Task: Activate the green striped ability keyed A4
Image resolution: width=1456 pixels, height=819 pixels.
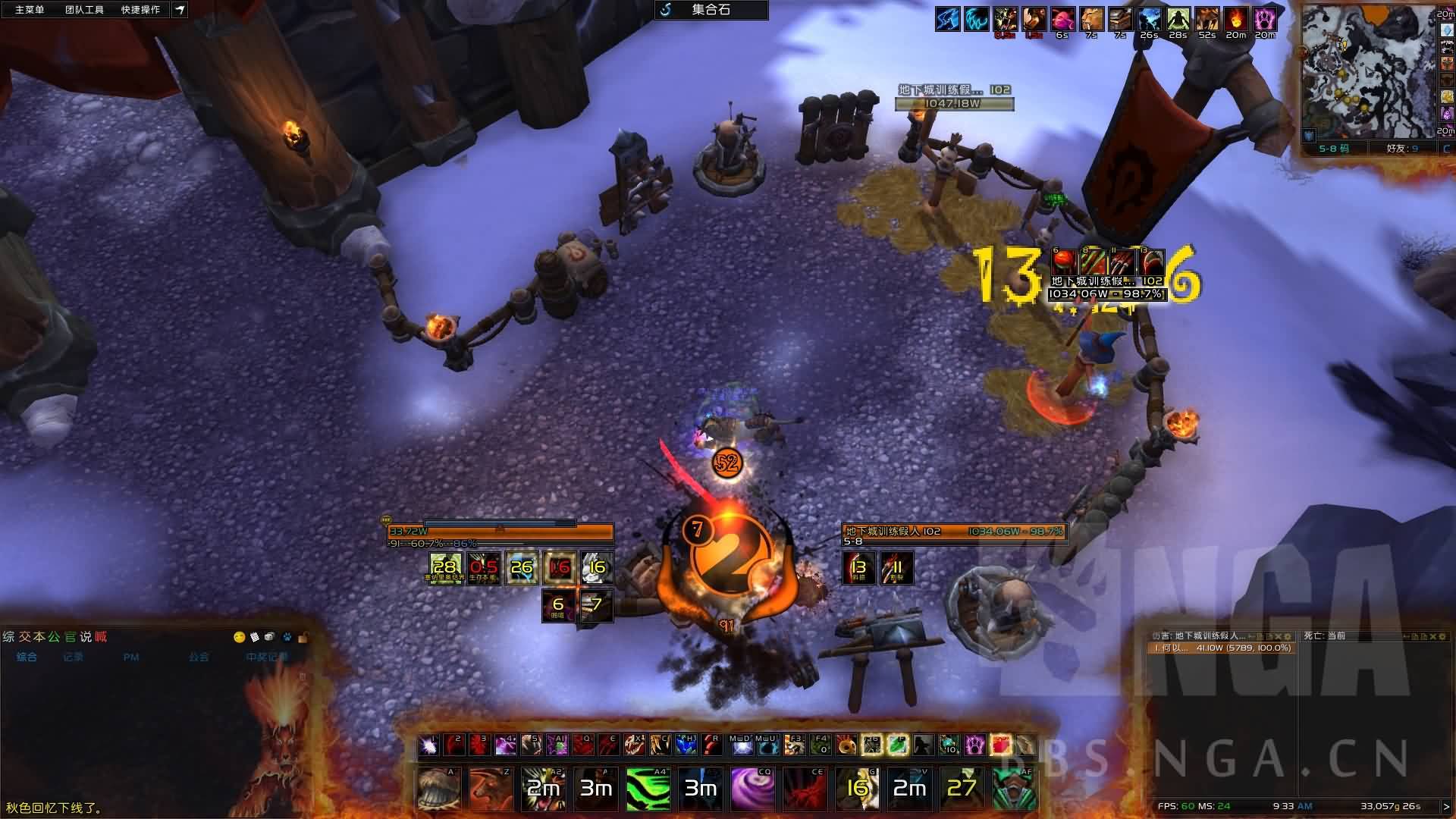Action: 648,788
